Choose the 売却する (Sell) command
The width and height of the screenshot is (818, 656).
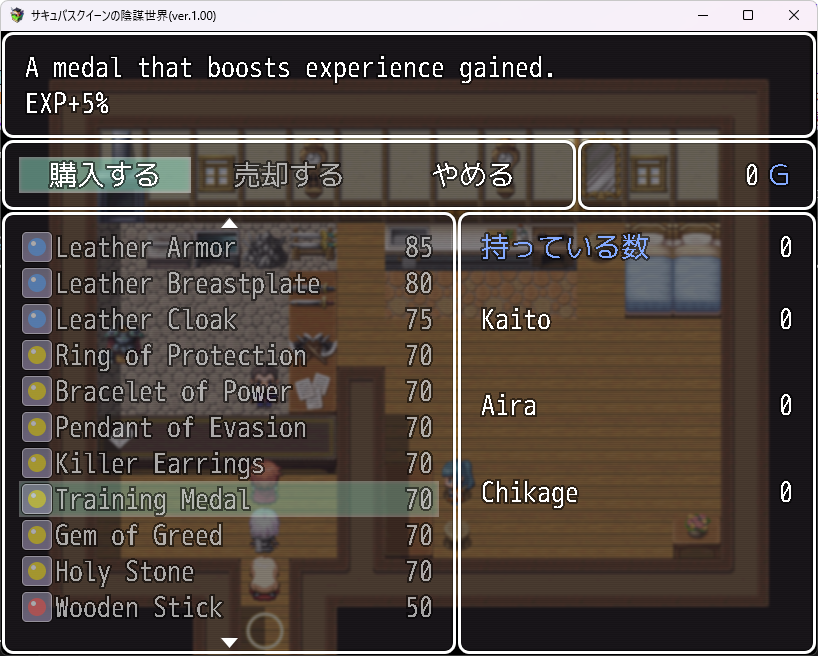[288, 175]
